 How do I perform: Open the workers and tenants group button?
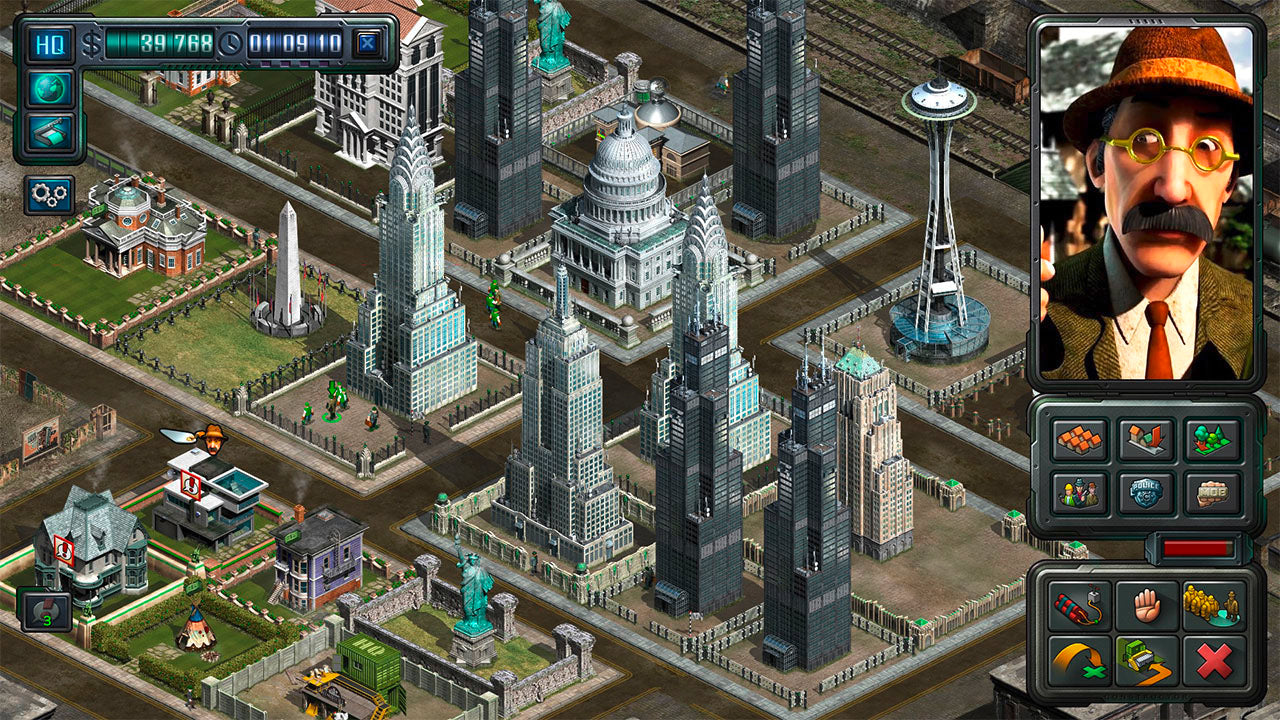[1080, 492]
